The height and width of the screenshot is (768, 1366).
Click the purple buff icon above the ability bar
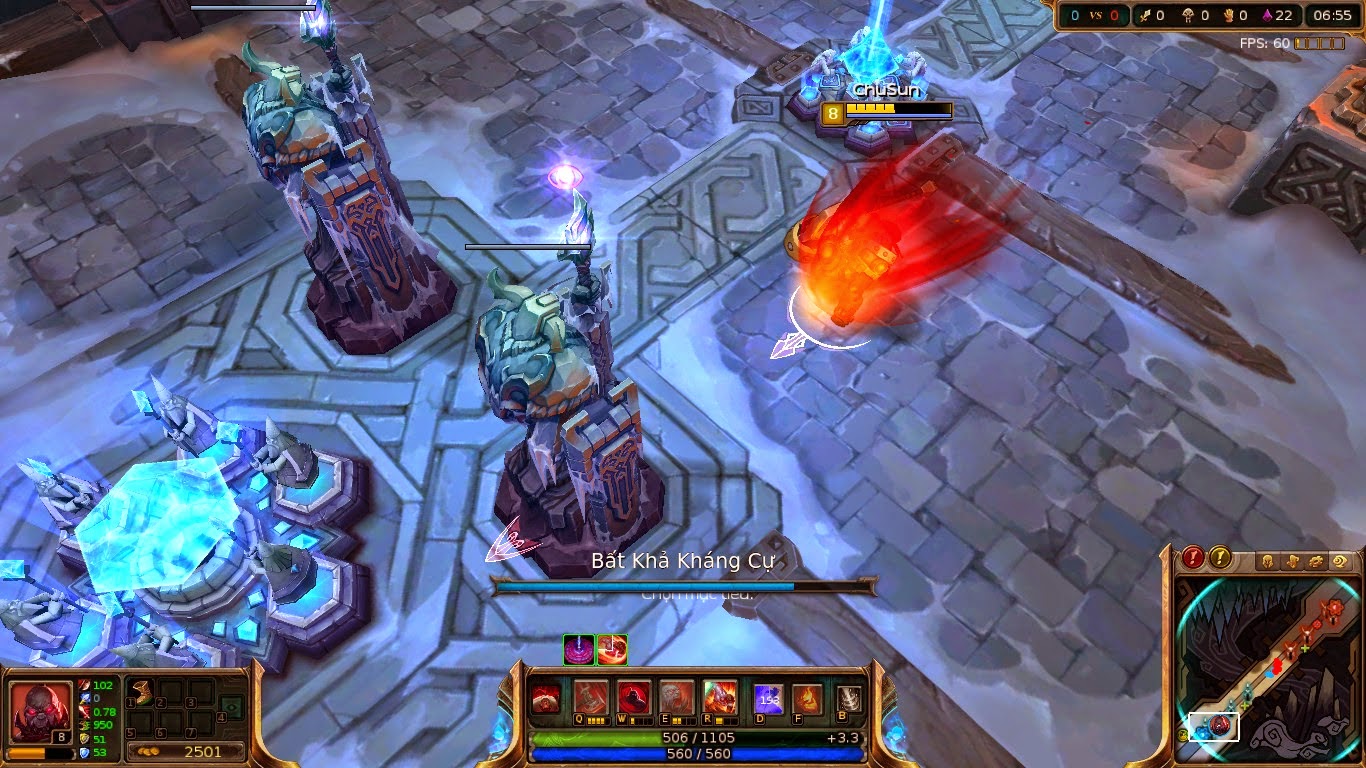click(x=579, y=650)
